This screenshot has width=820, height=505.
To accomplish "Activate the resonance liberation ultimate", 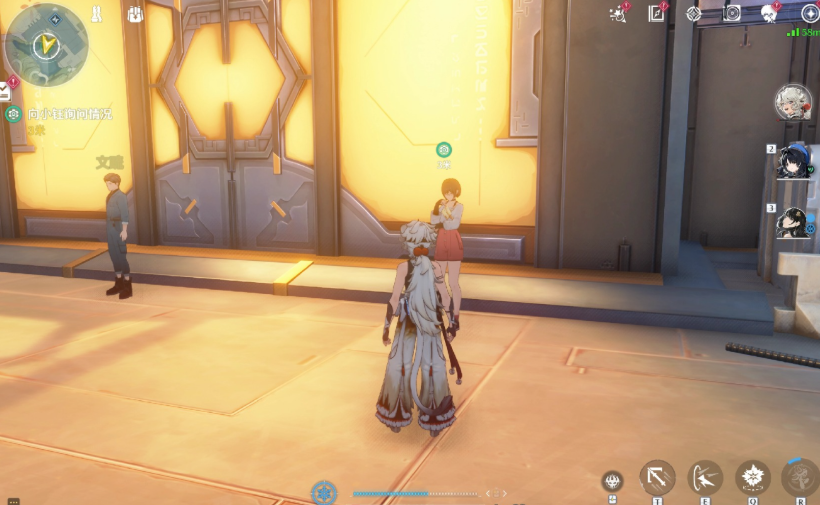I will (800, 478).
